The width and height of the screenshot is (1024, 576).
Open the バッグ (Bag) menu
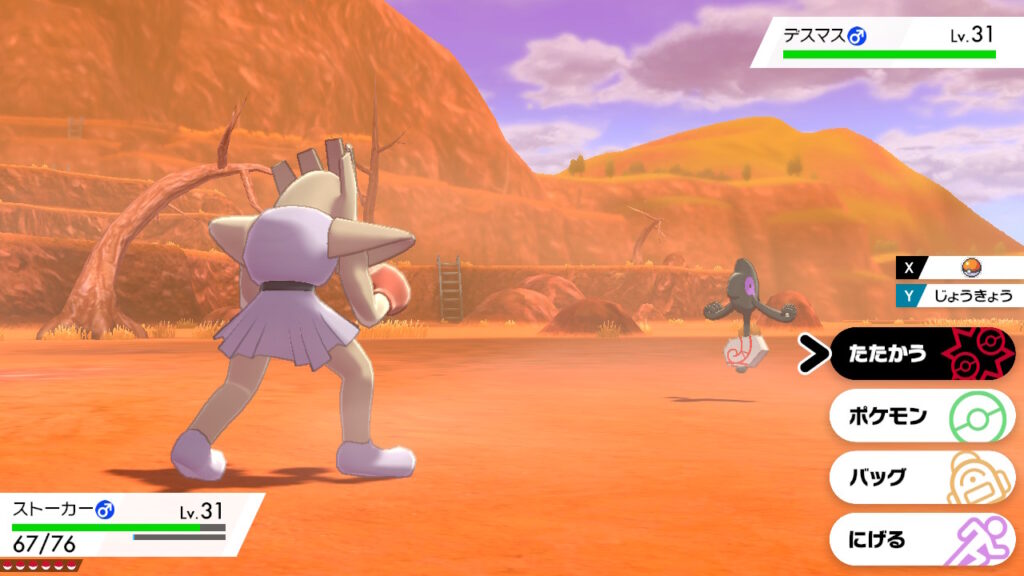(x=920, y=477)
